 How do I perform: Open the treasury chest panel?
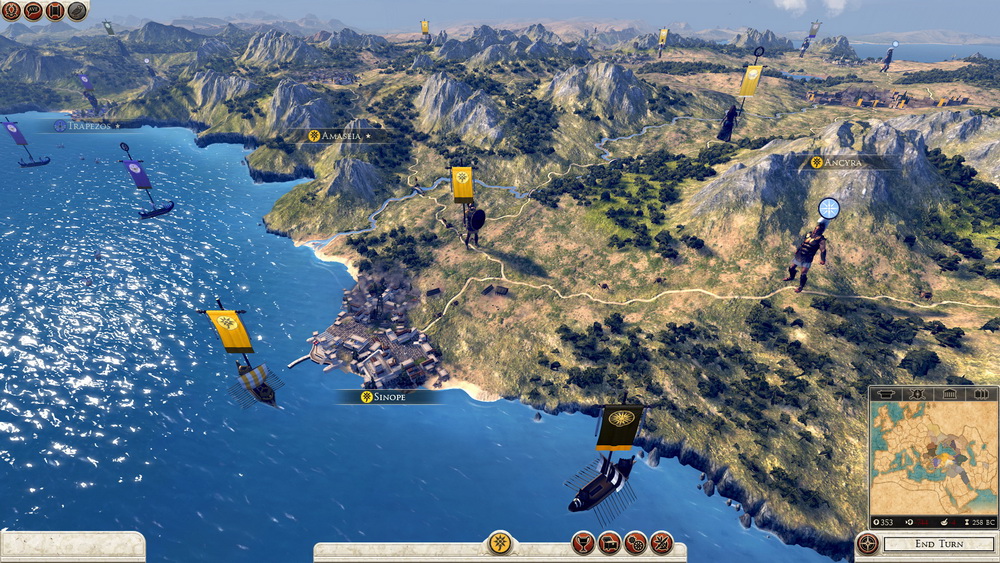tap(609, 543)
